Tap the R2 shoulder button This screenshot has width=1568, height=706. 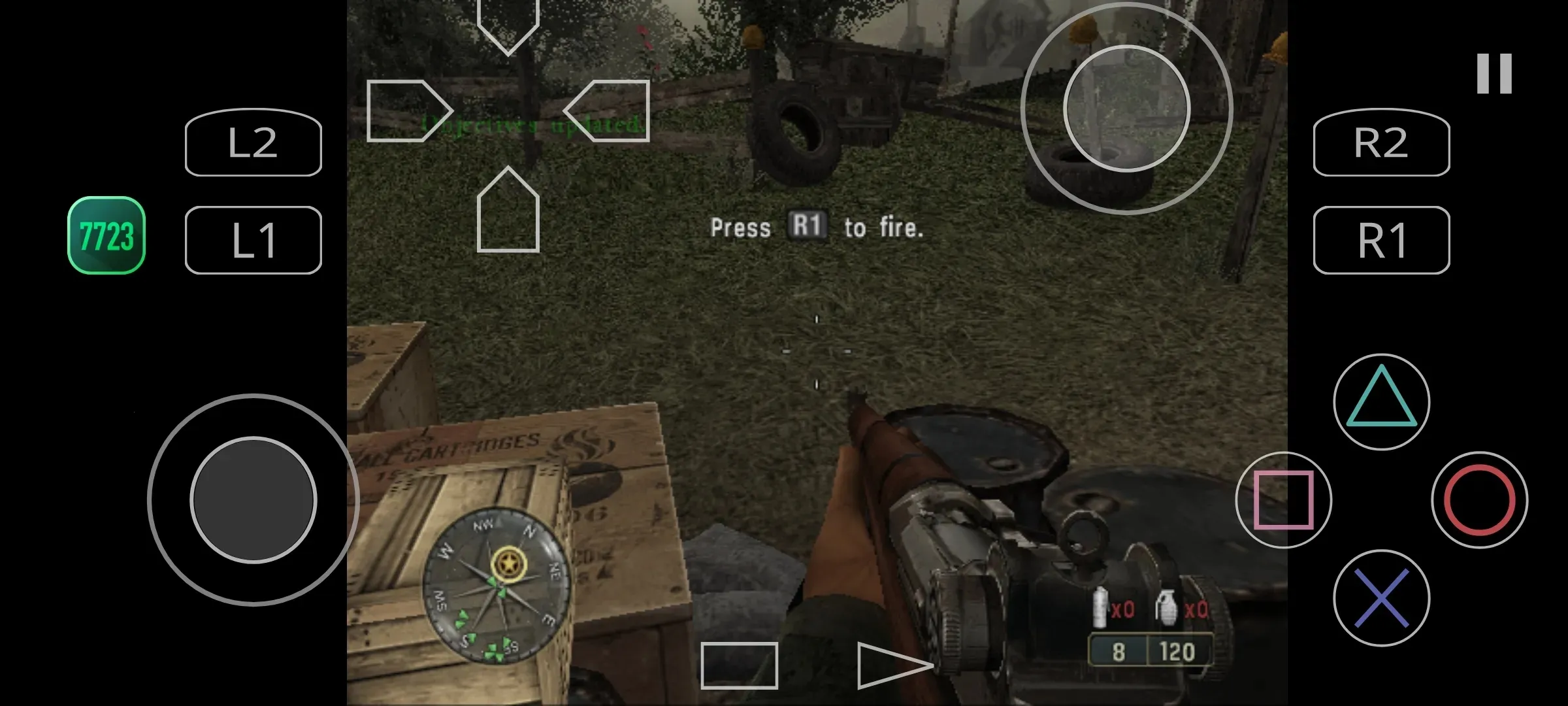(1381, 143)
